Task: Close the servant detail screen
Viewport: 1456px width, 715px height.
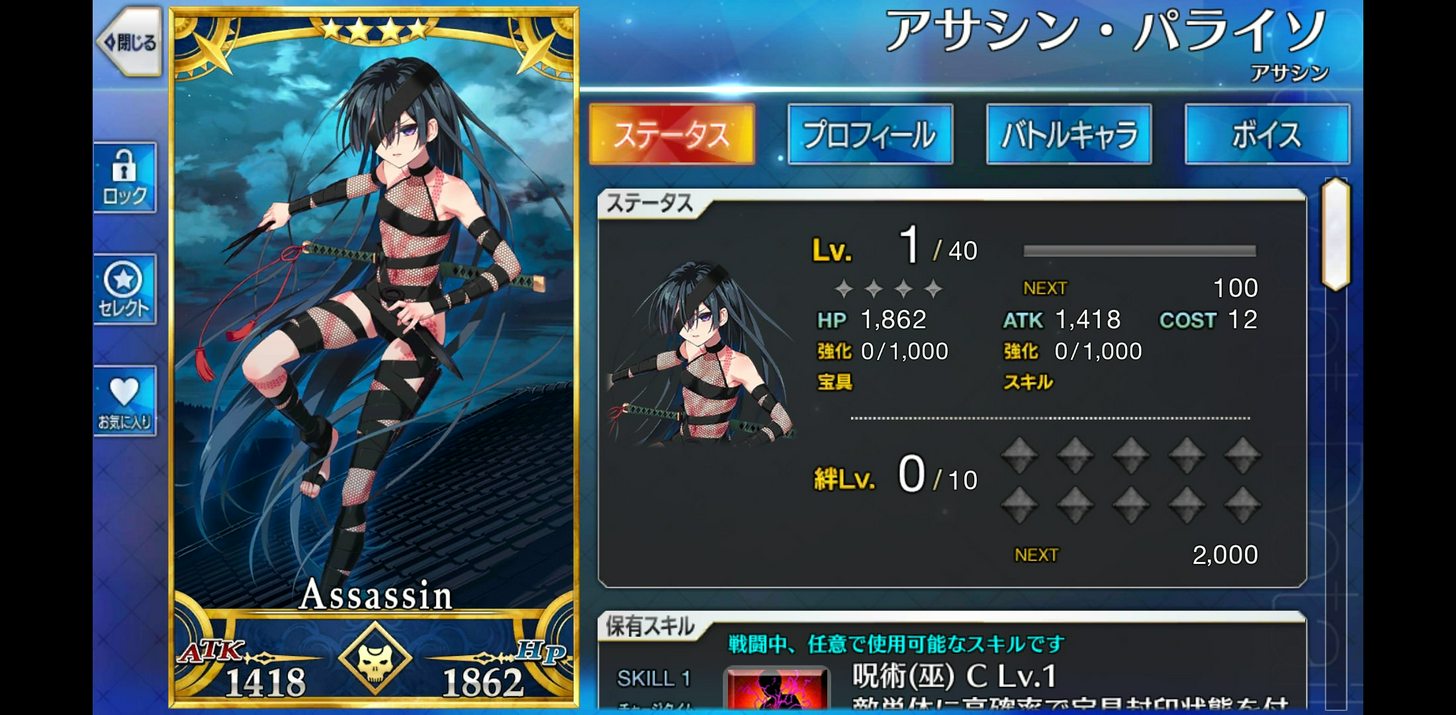Action: click(129, 42)
